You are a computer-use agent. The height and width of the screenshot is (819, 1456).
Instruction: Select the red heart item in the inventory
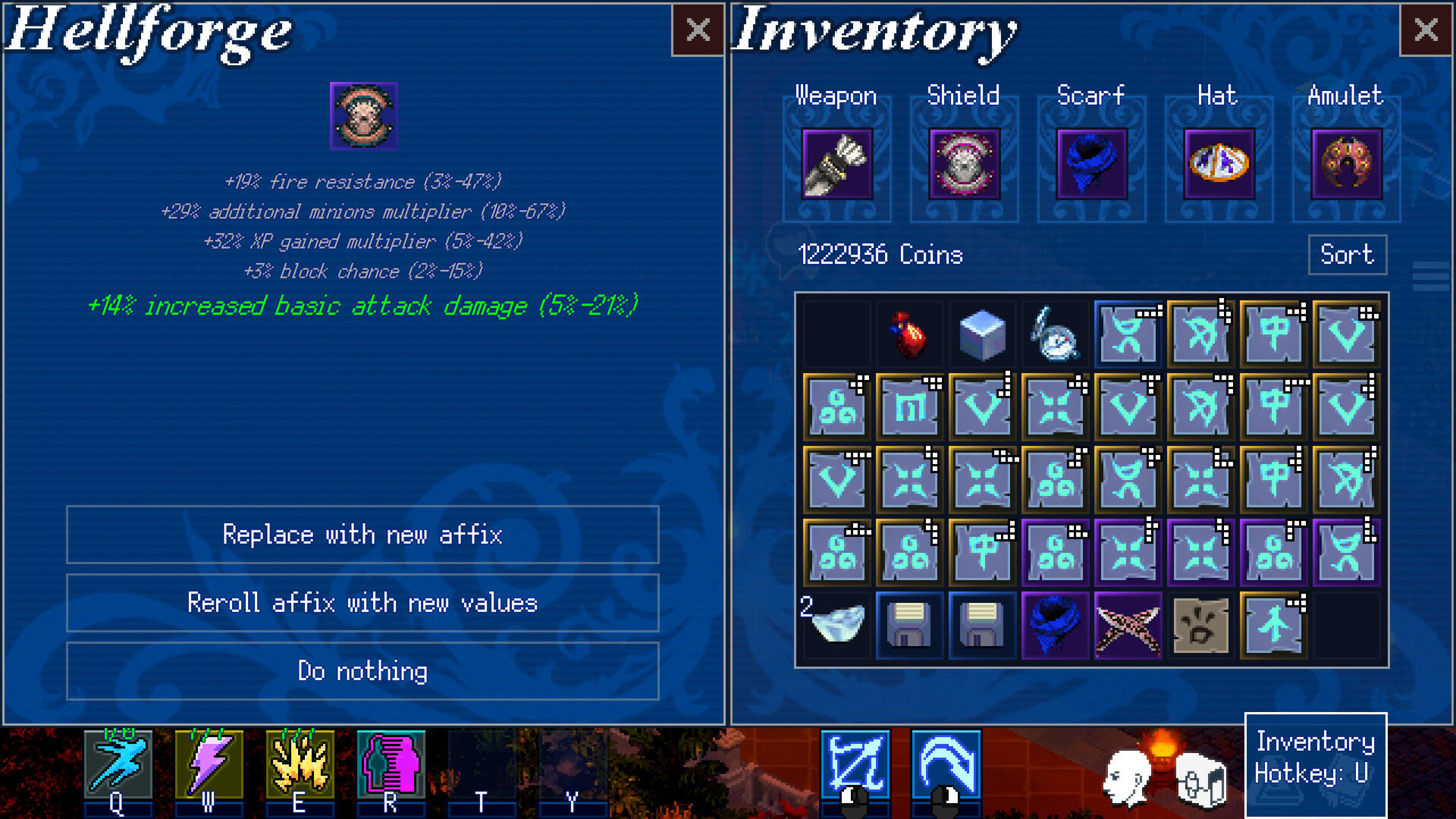tap(908, 334)
